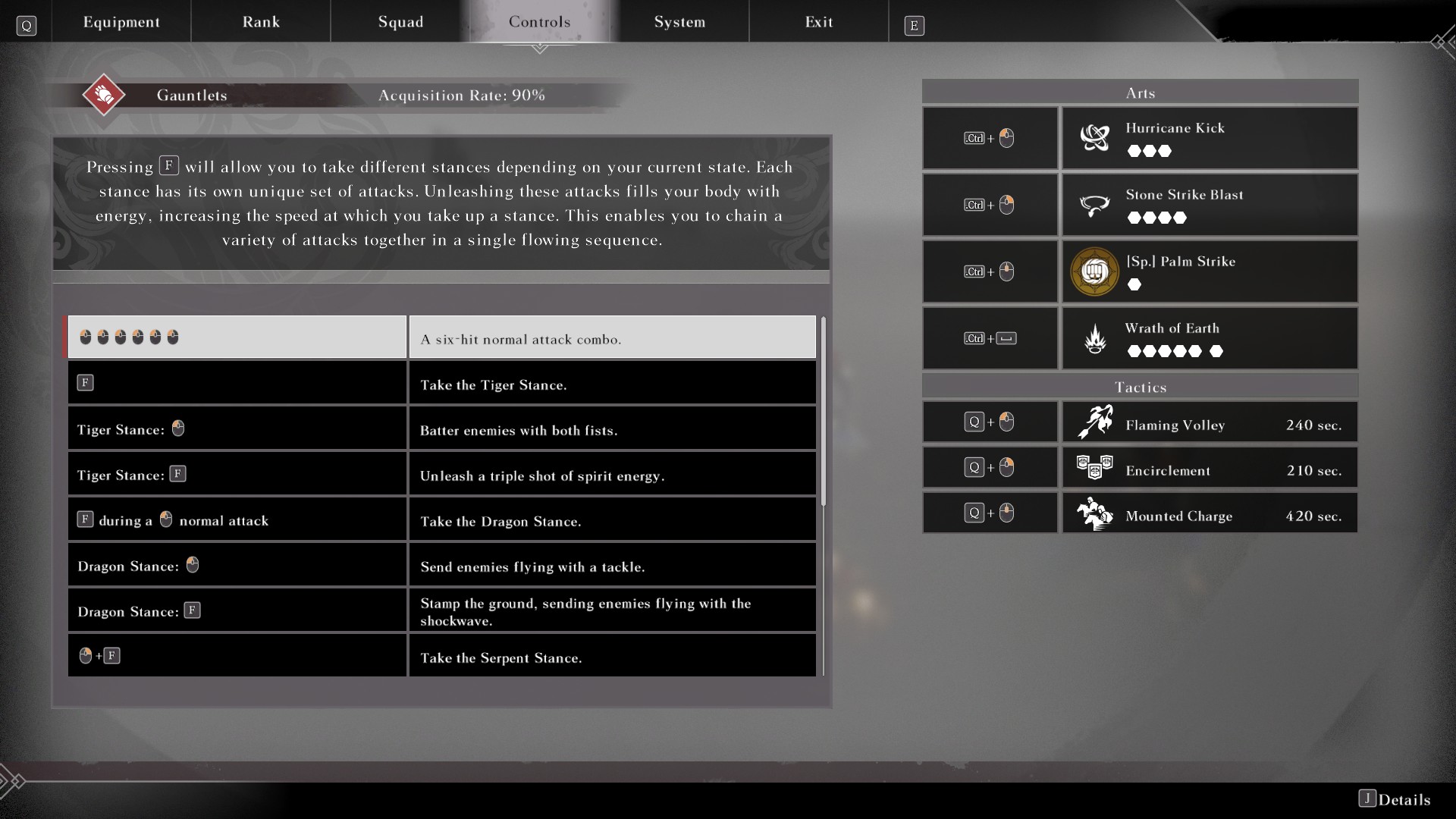Show the System tab
The image size is (1456, 819).
tap(679, 22)
